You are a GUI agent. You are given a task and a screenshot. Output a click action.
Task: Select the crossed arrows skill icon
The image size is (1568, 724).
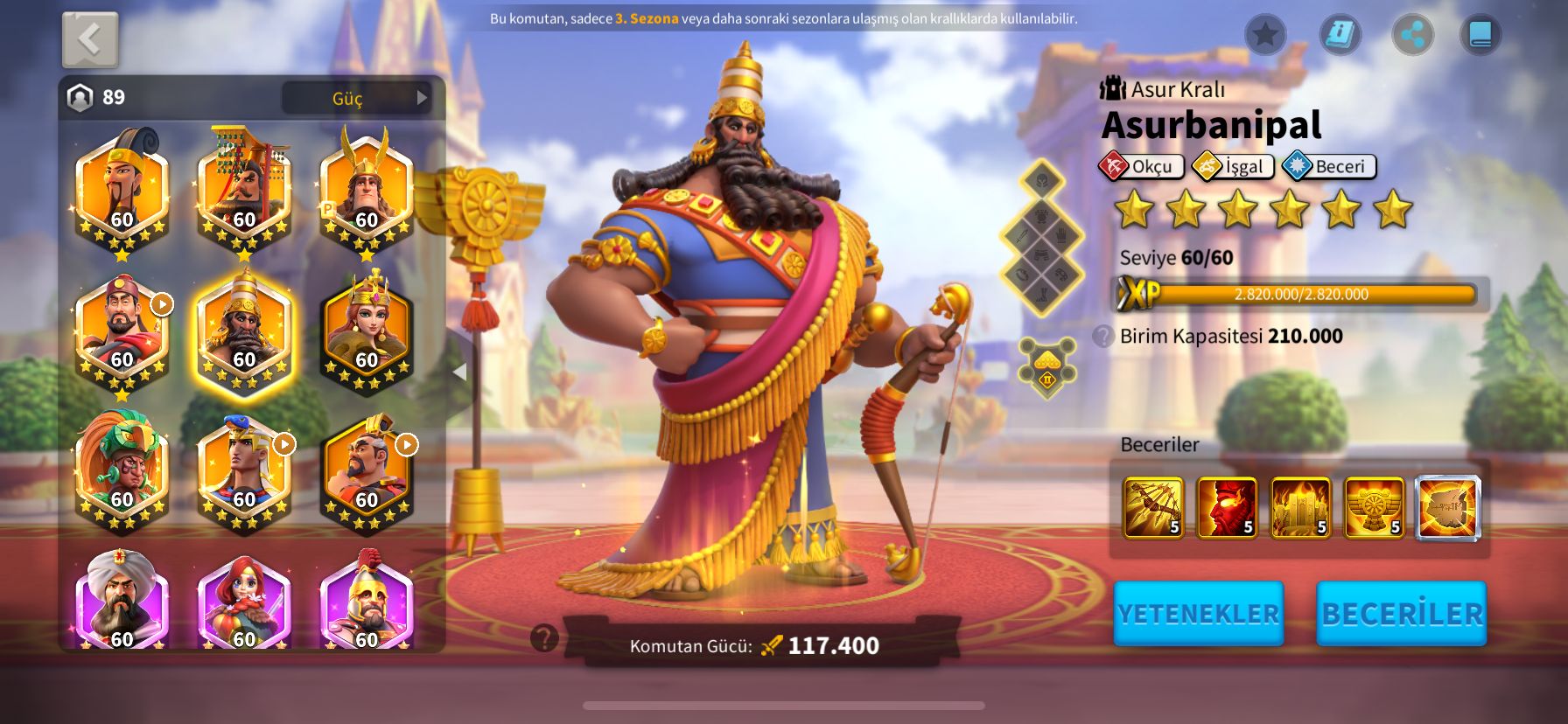(x=1152, y=507)
